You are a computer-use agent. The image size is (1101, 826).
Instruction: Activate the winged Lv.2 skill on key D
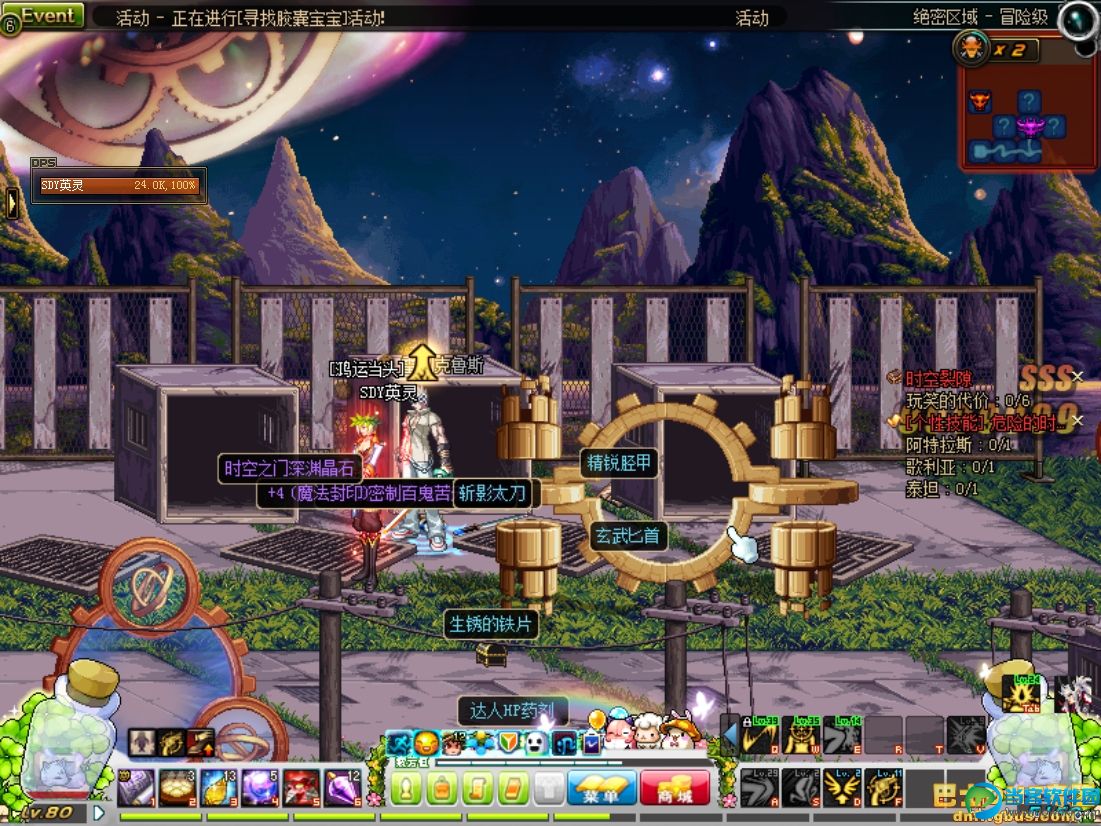(x=843, y=788)
